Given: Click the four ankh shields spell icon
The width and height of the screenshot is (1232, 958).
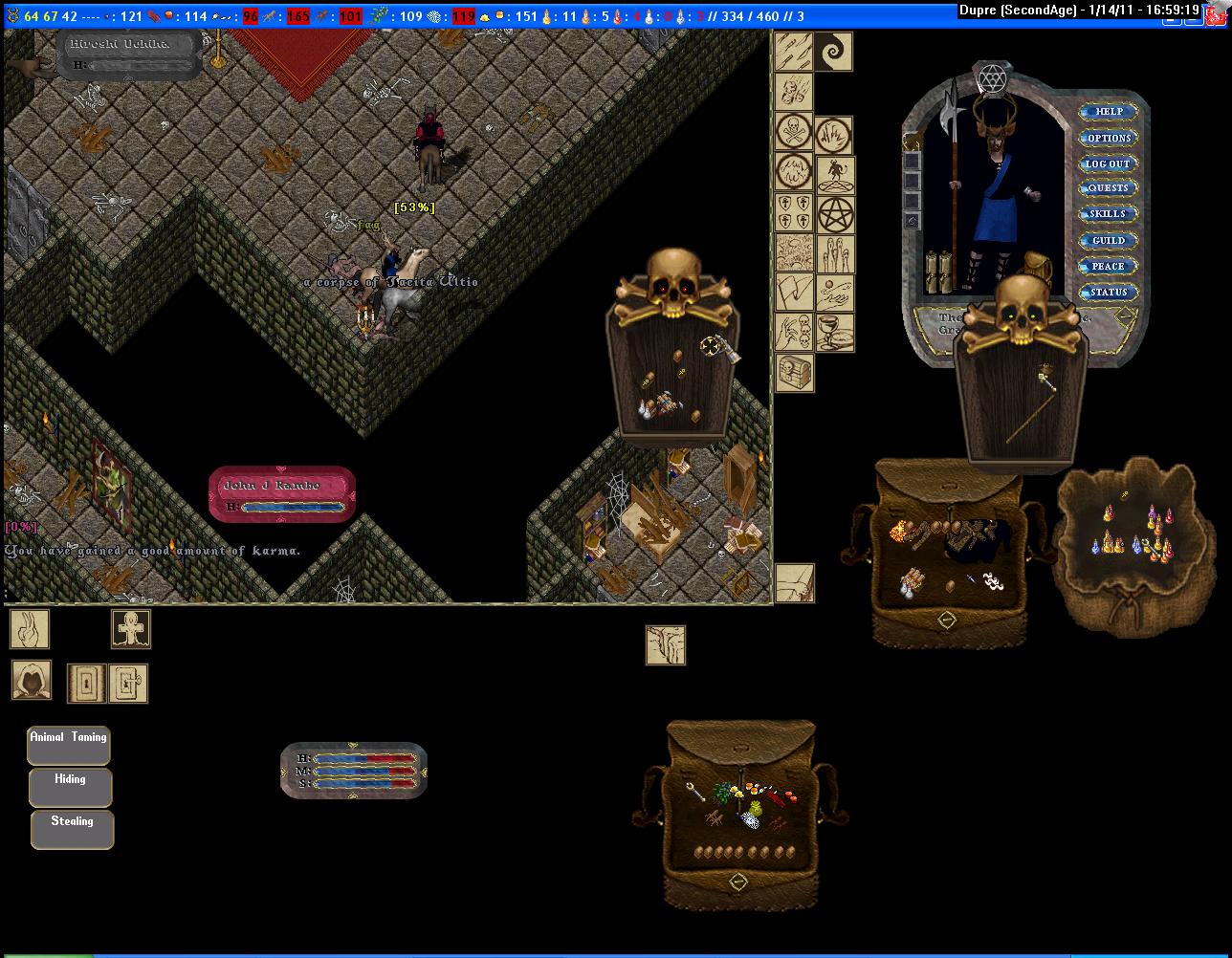Looking at the screenshot, I should (794, 212).
